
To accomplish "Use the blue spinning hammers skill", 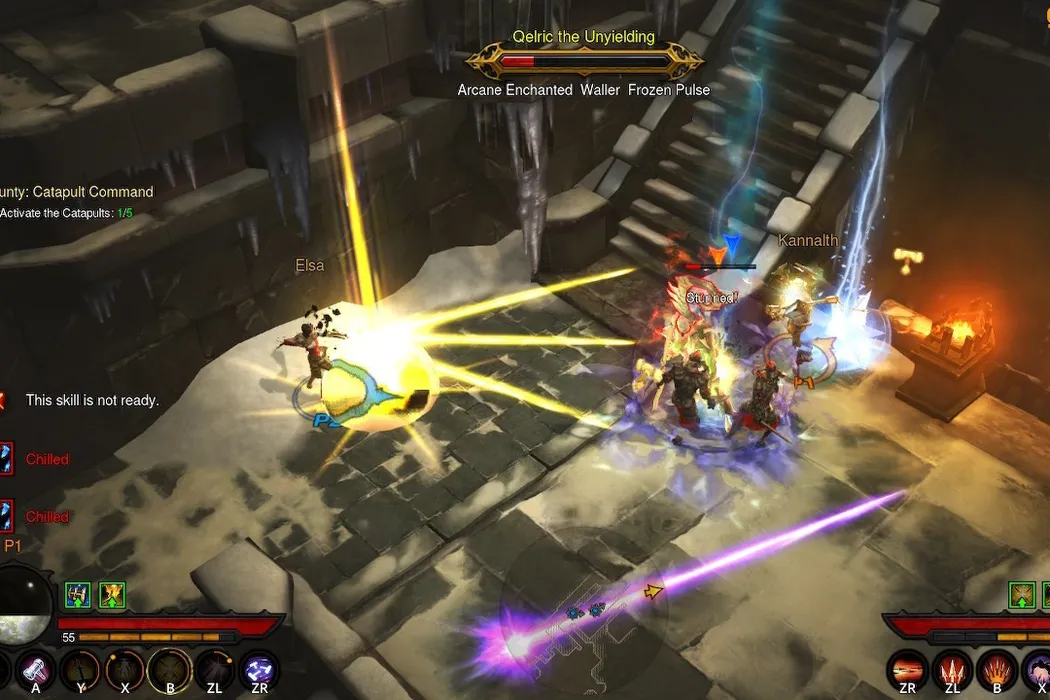I will click(x=260, y=669).
